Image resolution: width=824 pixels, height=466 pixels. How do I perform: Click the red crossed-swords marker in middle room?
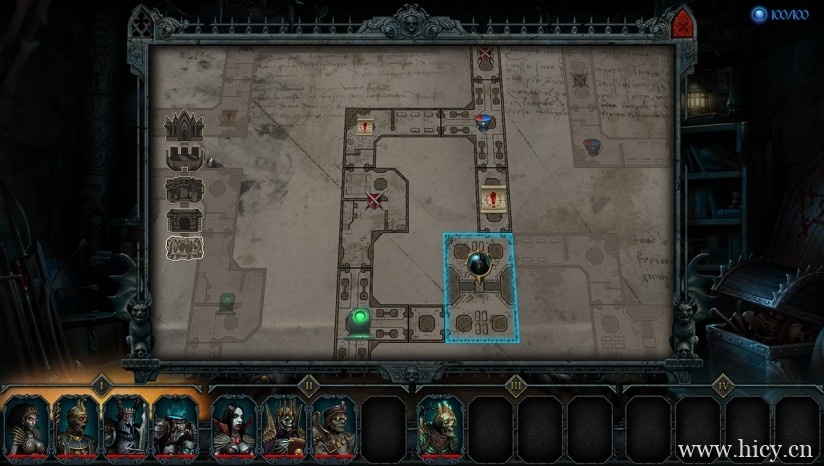(x=375, y=200)
